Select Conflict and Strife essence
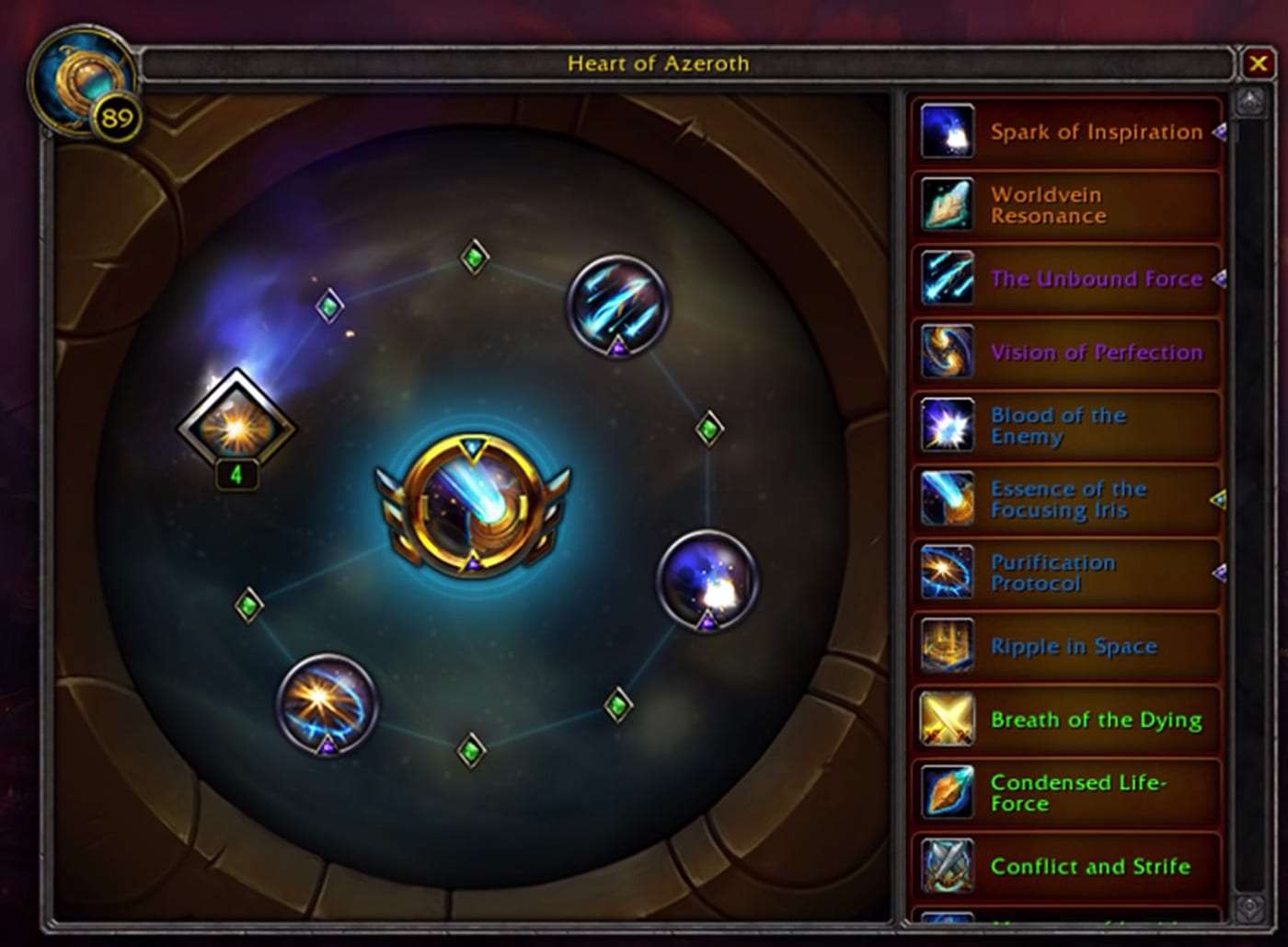The width and height of the screenshot is (1288, 947). pos(1065,866)
